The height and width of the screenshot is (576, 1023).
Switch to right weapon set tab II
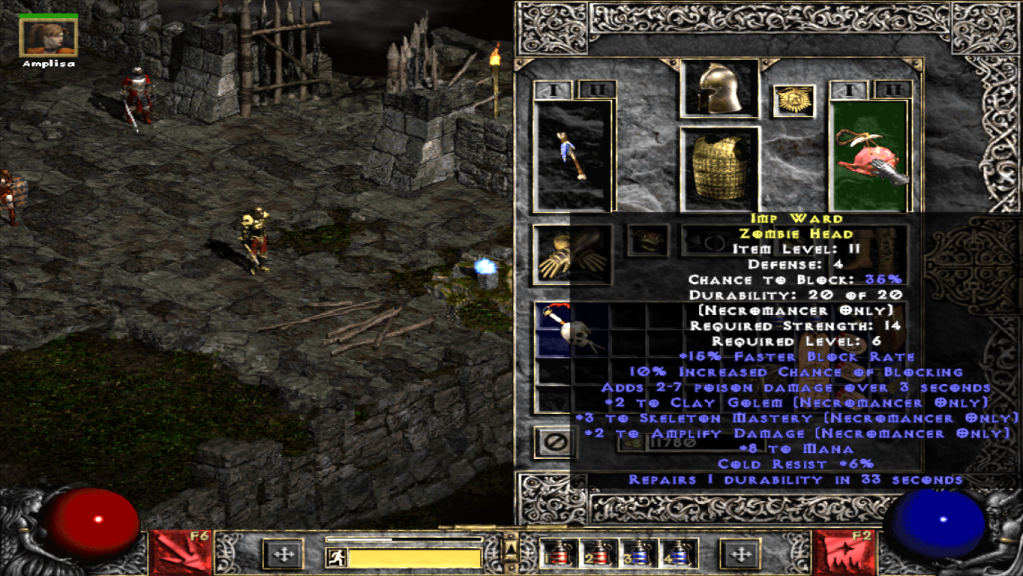click(892, 90)
